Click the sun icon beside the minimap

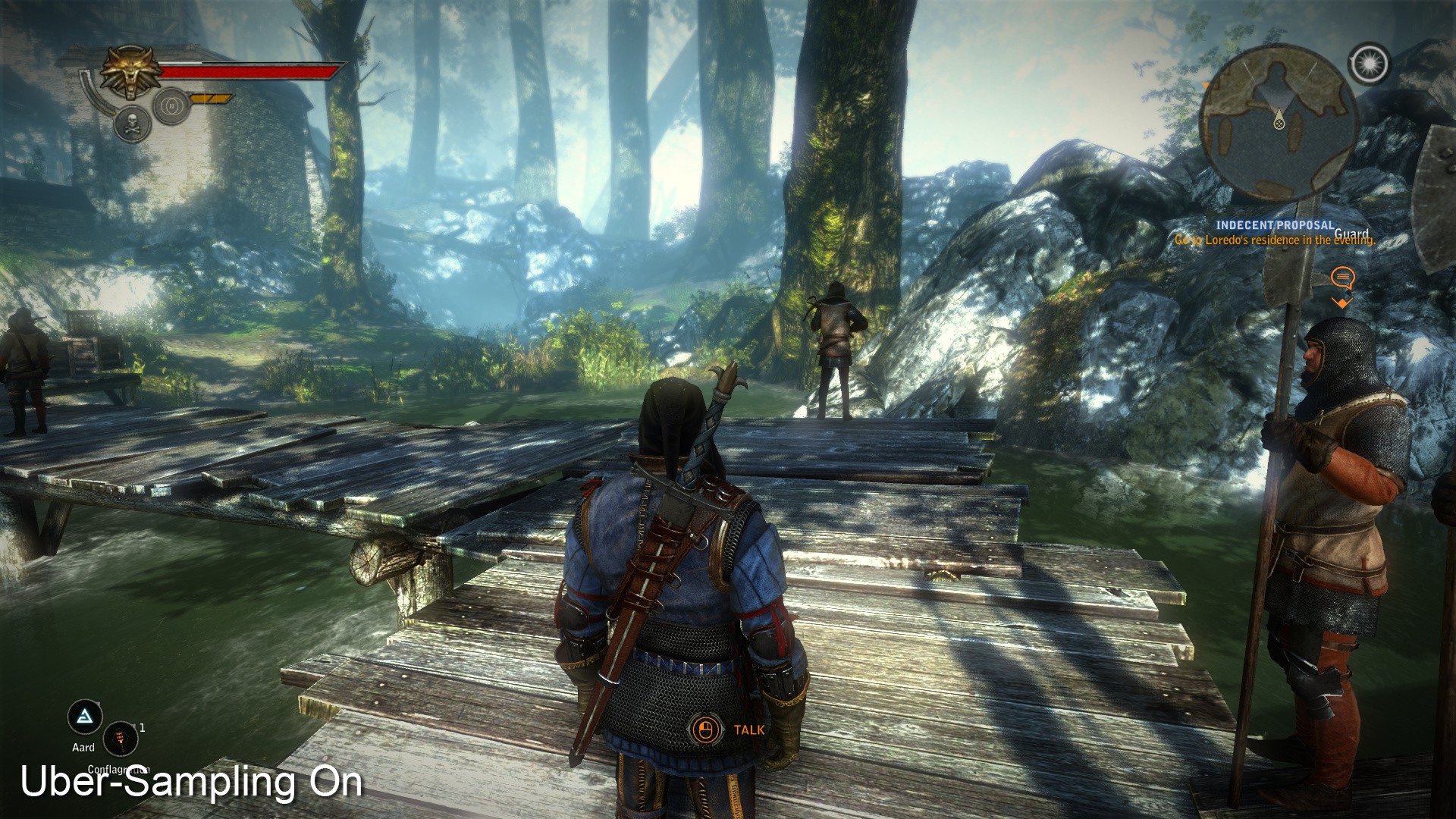pyautogui.click(x=1369, y=64)
